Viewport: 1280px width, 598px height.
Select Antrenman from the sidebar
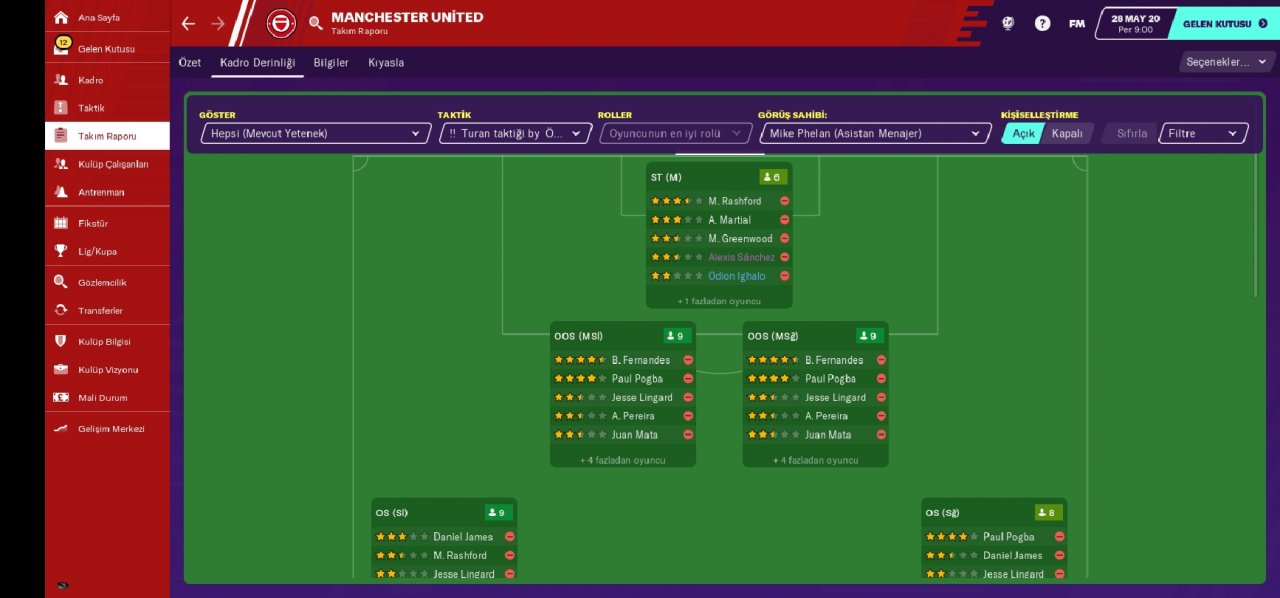pyautogui.click(x=101, y=192)
